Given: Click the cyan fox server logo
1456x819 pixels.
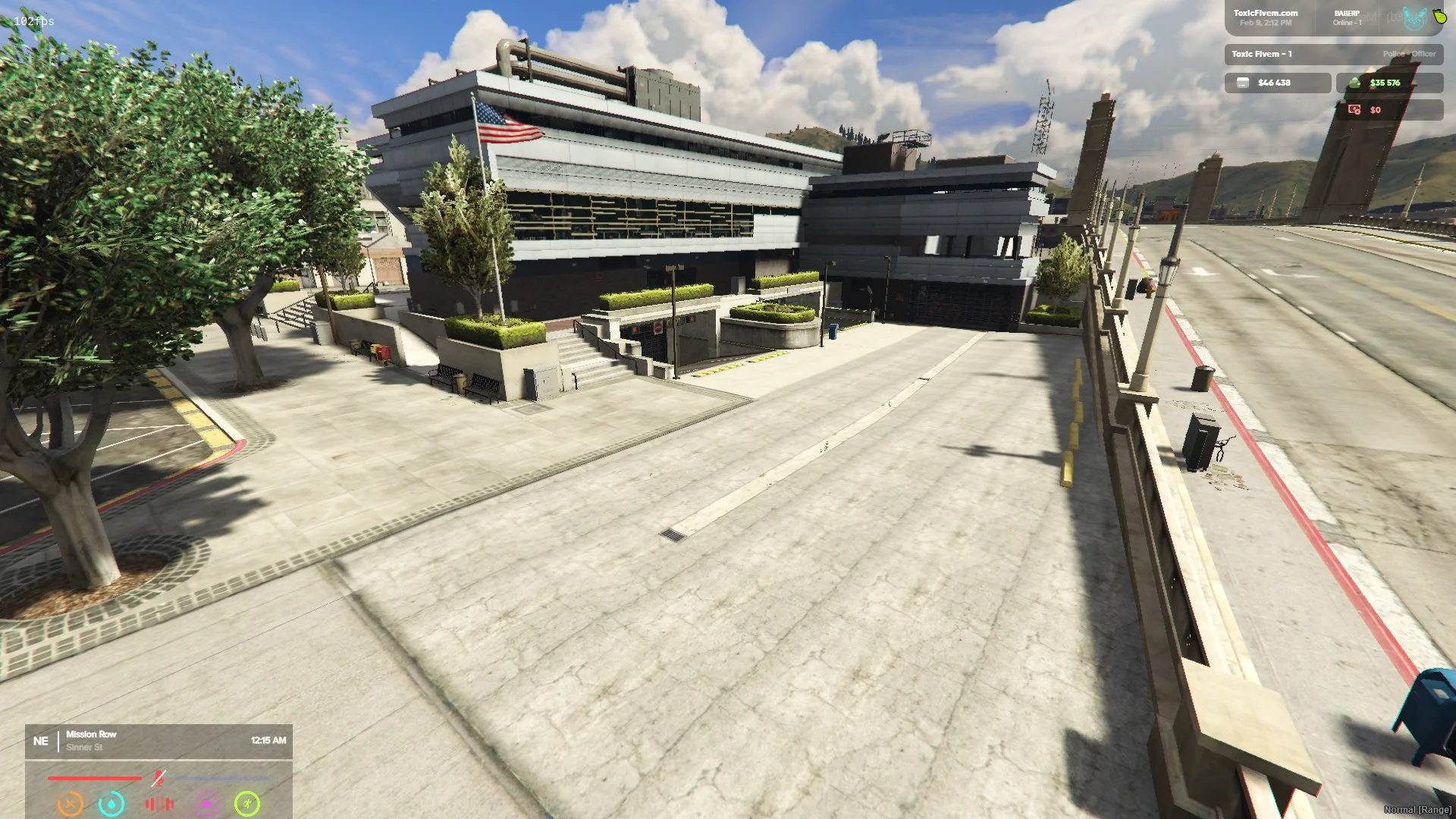Looking at the screenshot, I should [1414, 18].
